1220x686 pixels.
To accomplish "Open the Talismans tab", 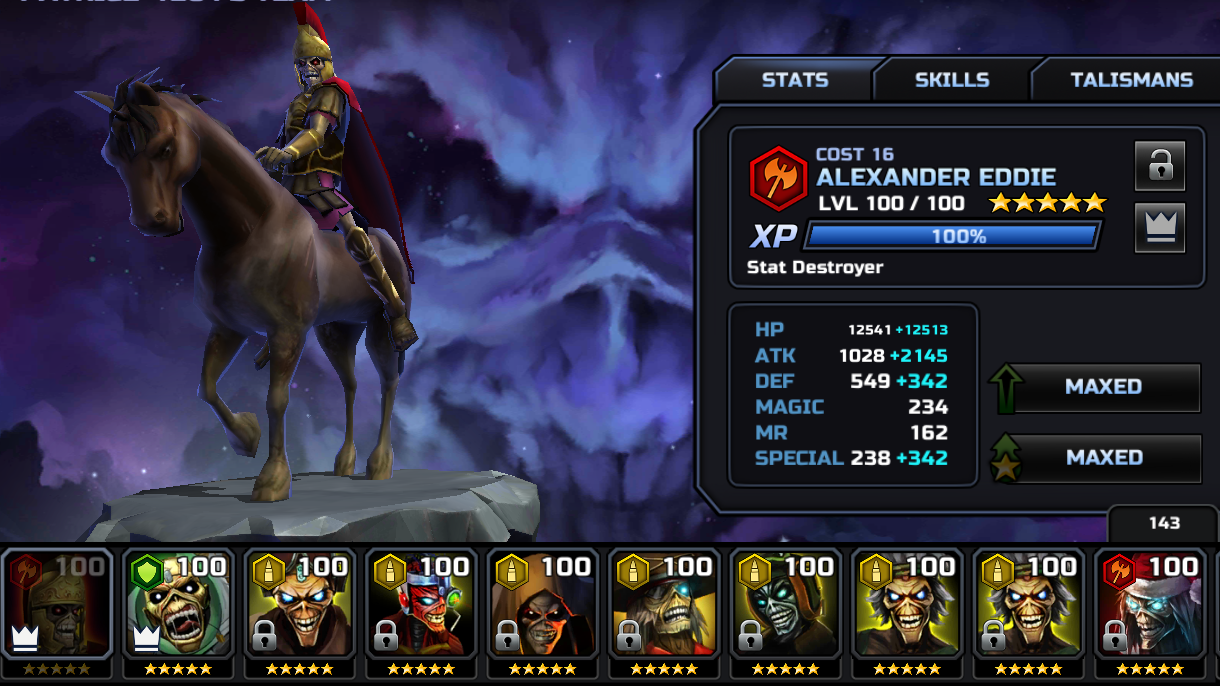I will pos(1130,80).
